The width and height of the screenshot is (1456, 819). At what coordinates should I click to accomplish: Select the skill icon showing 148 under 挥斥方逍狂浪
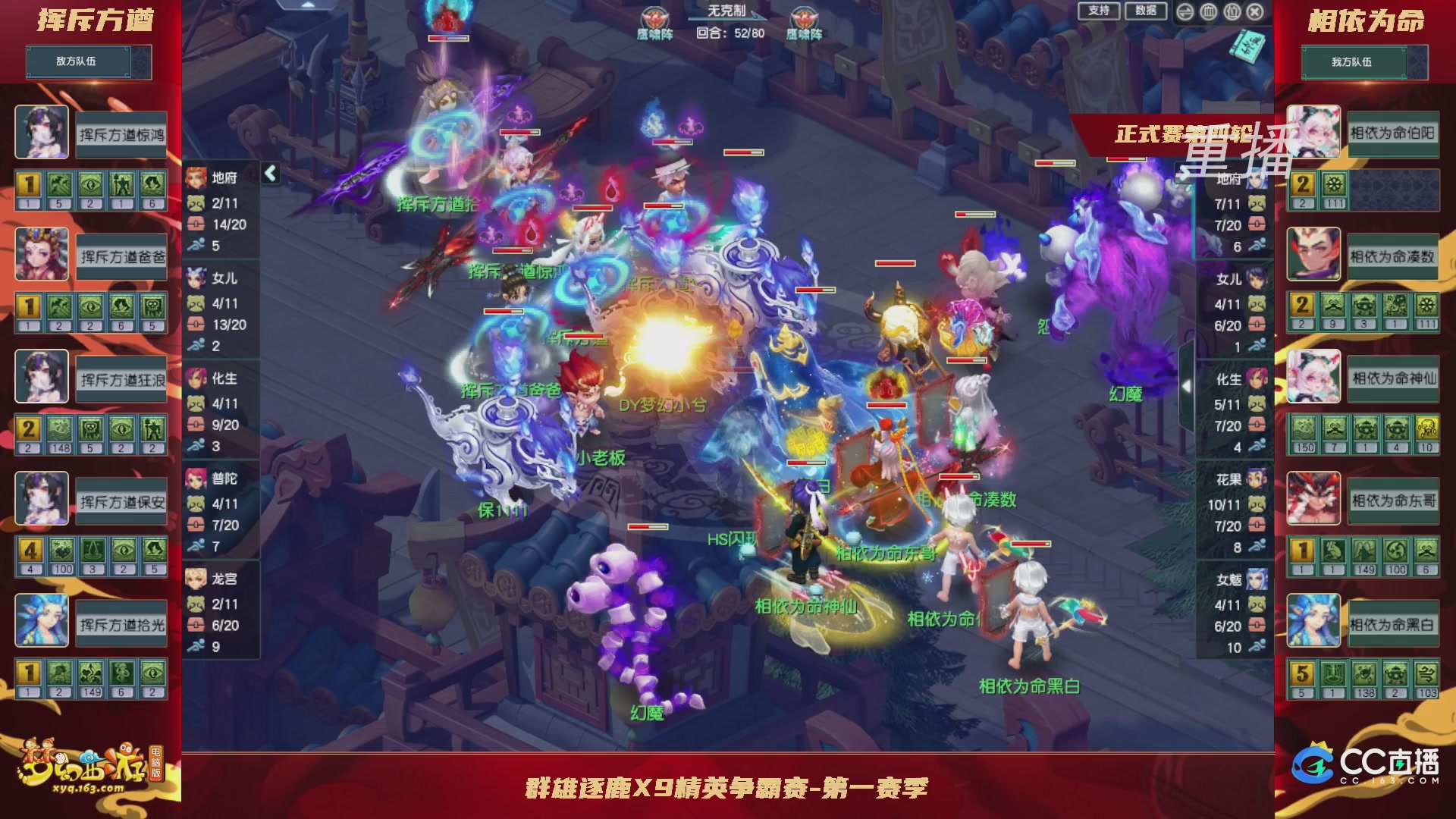pyautogui.click(x=59, y=428)
